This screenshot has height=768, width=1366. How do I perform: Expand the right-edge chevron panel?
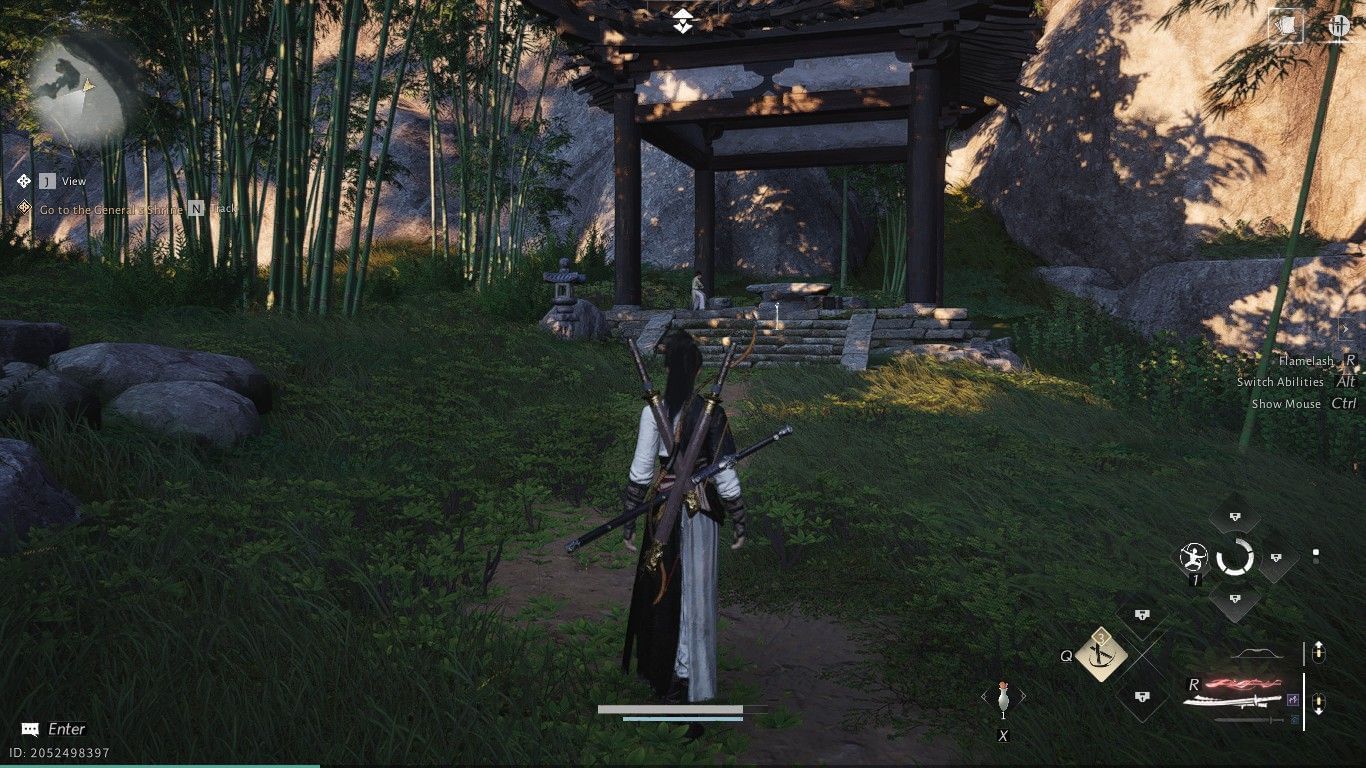tap(1347, 329)
